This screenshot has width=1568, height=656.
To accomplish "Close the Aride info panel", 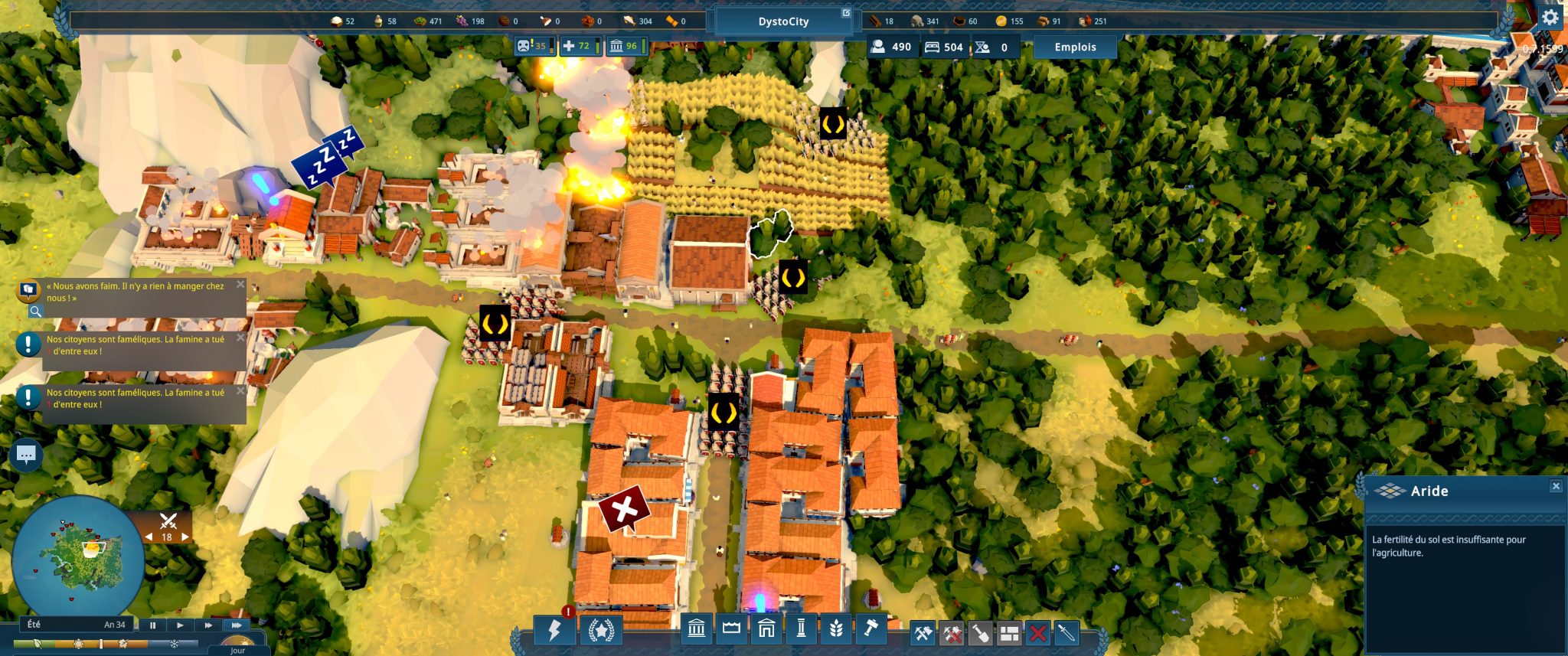I will pos(1555,486).
